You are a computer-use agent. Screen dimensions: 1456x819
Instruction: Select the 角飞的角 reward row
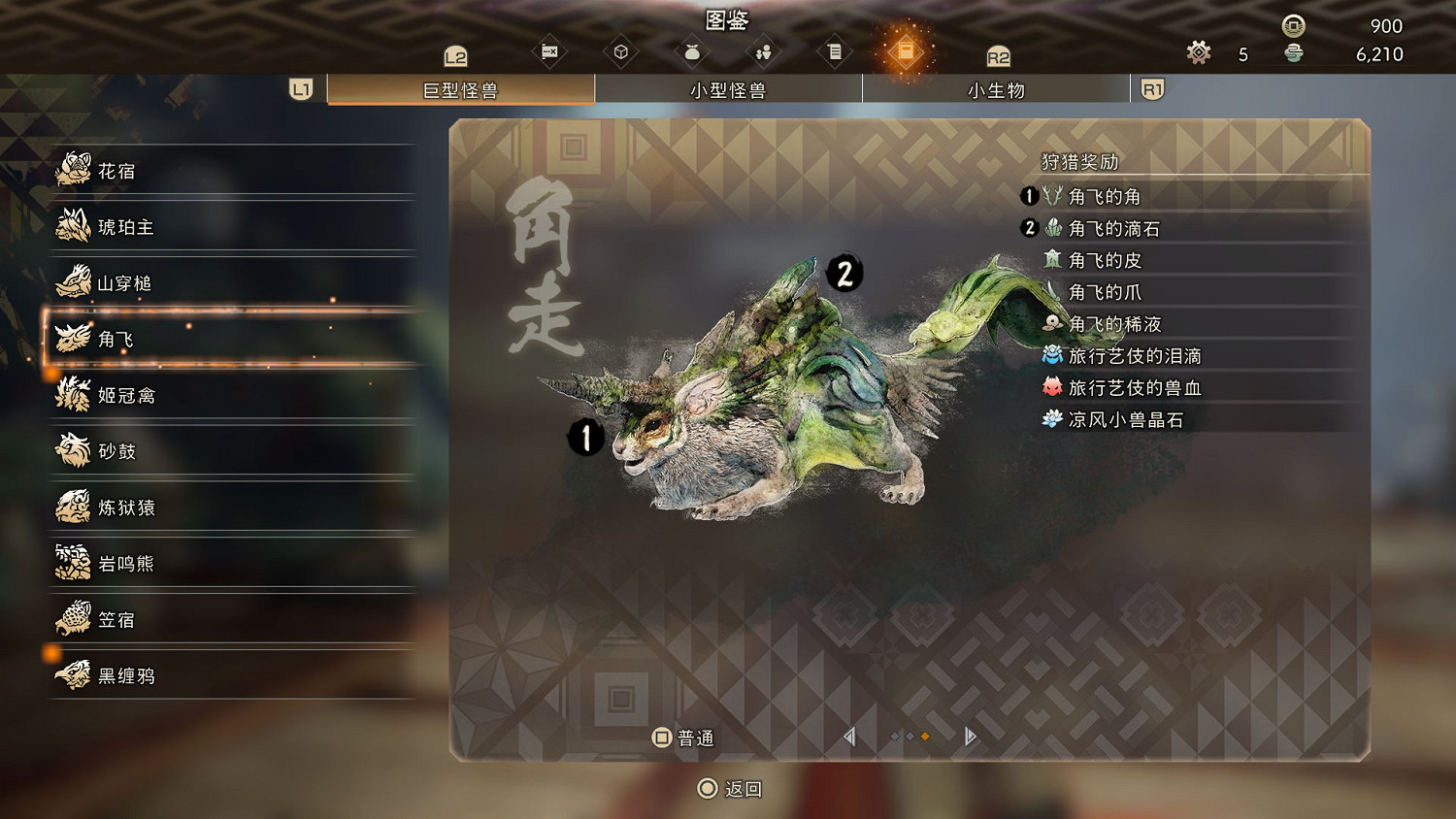(1194, 196)
